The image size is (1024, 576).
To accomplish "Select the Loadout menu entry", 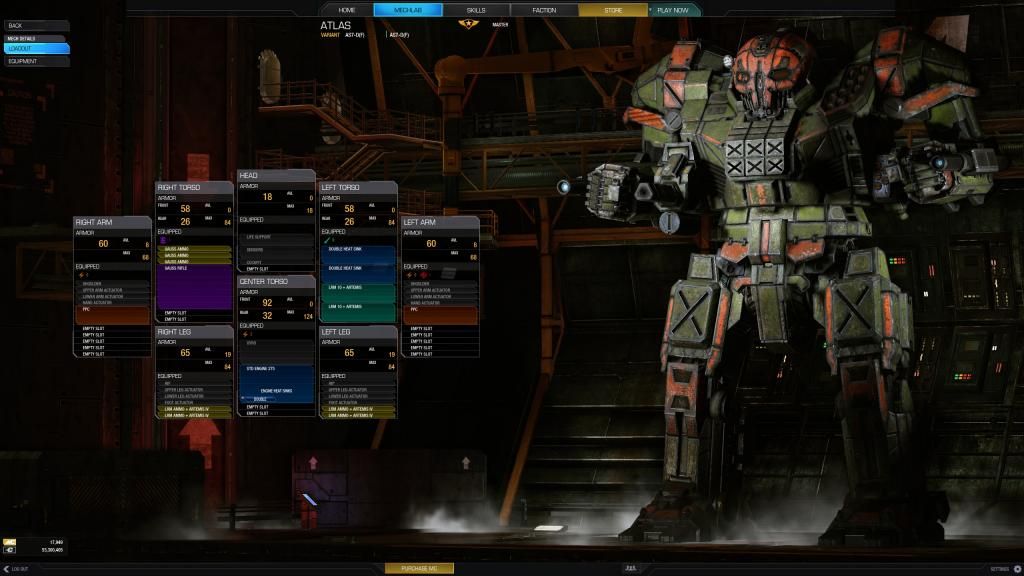I will pyautogui.click(x=36, y=48).
